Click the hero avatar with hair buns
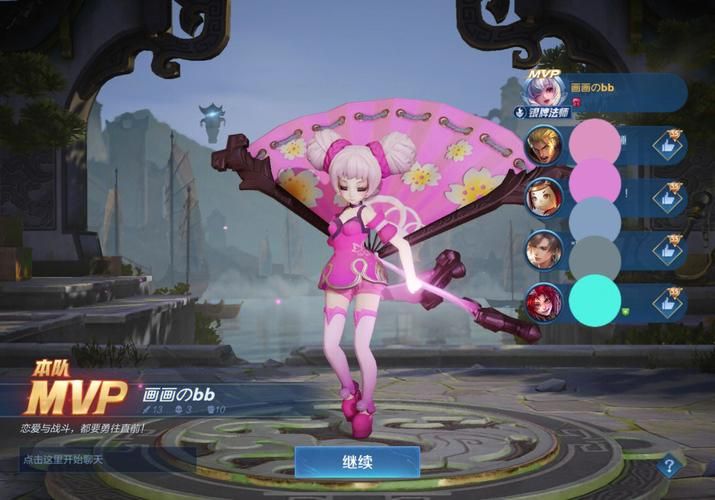This screenshot has width=715, height=500. 544,198
